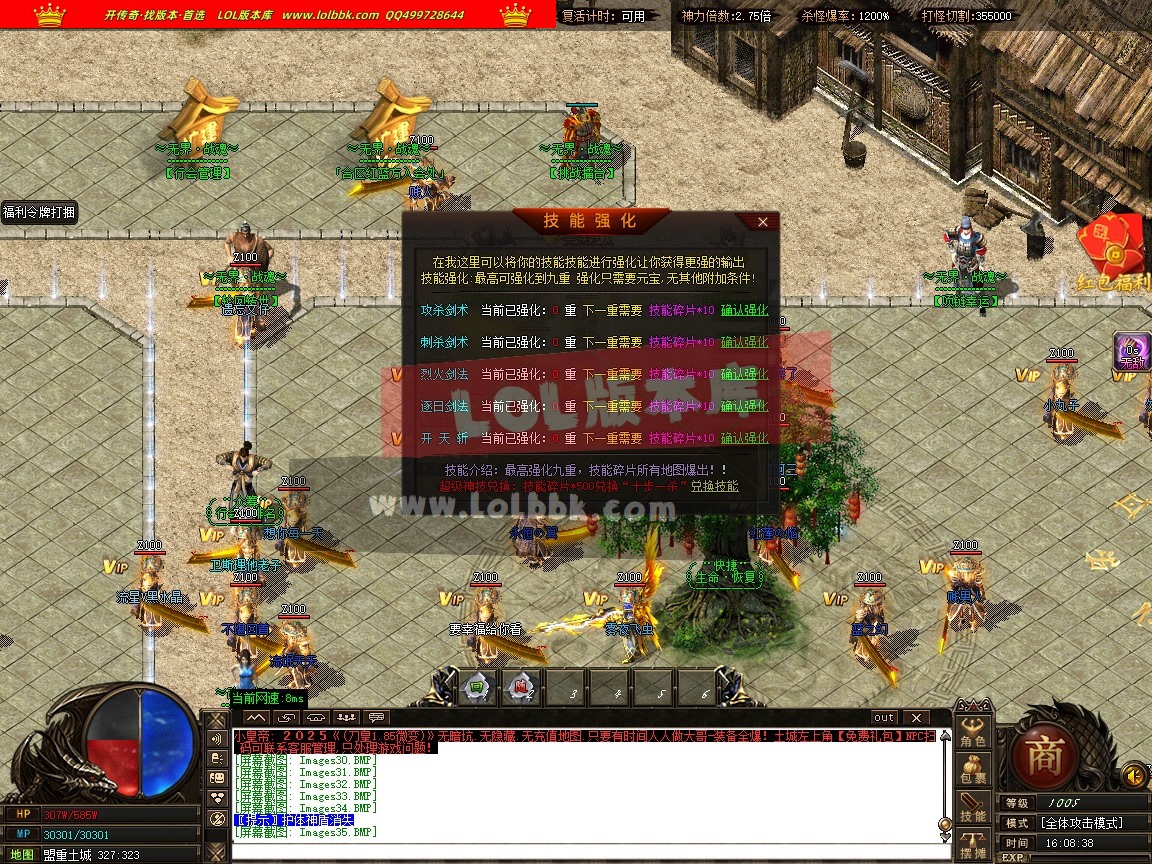Confirm enhancement for 刺杀剑术
This screenshot has width=1152, height=864.
pos(744,342)
